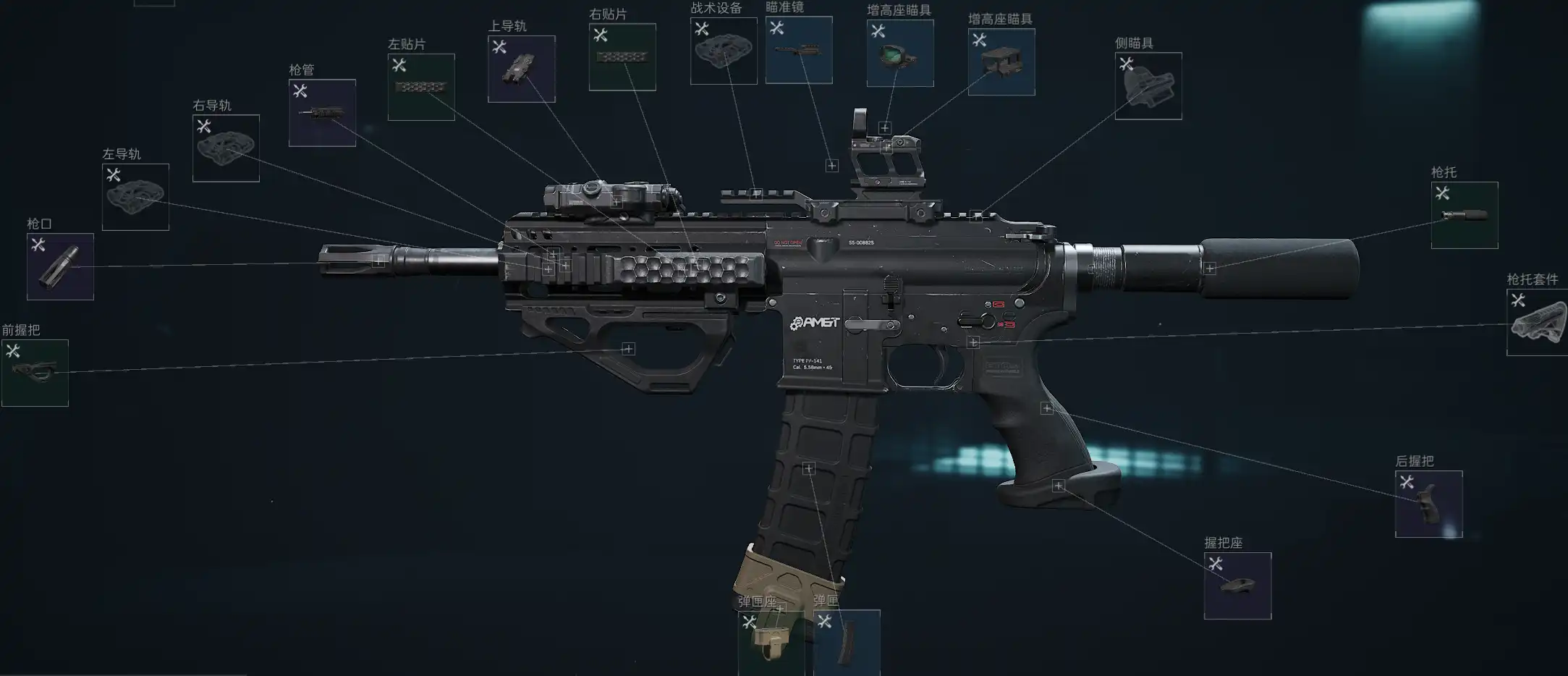Open the 前握把 foregrip slot
The width and height of the screenshot is (1568, 676).
coord(35,373)
